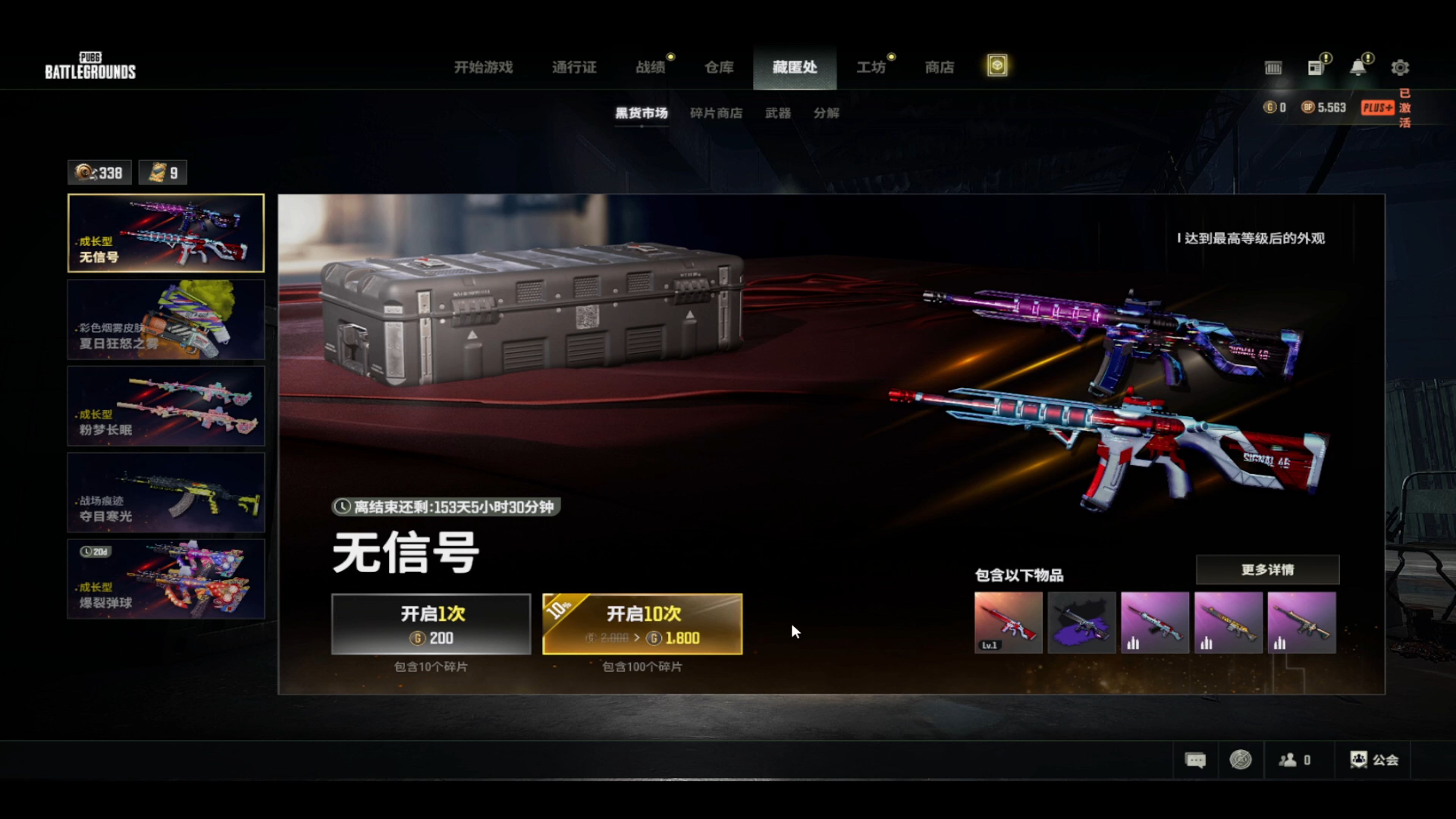Choose the 夏日狂怒之雾 crate in the list
The image size is (1456, 819).
[166, 319]
